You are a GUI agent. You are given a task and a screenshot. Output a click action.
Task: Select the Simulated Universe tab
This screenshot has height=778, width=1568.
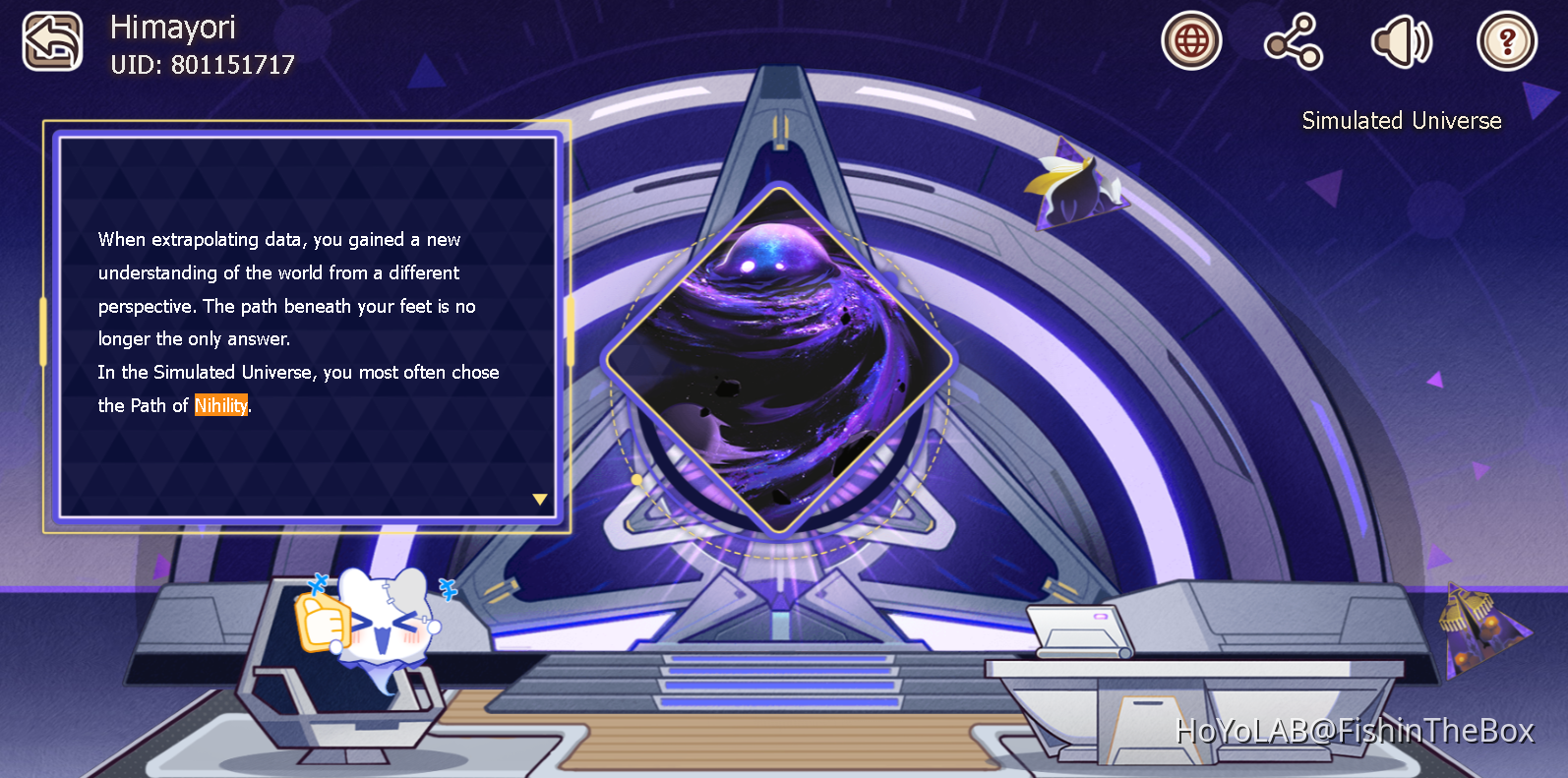click(1401, 120)
